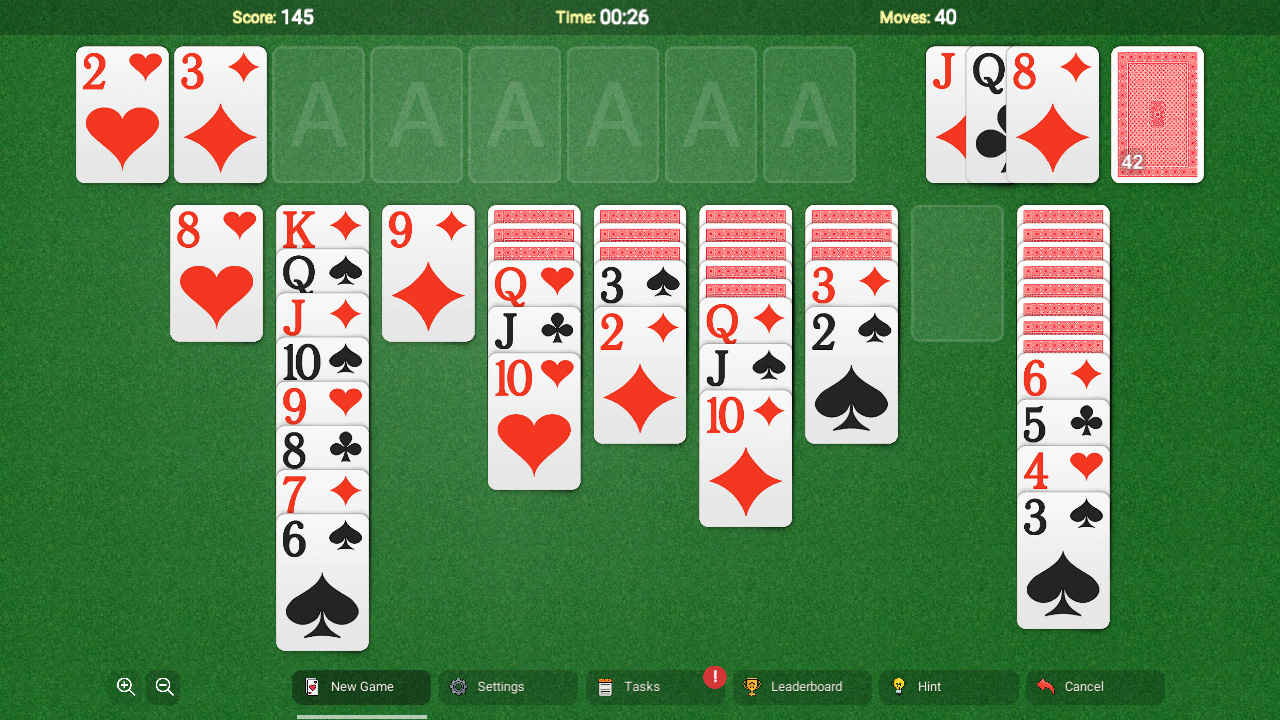Click the red Tasks notification badge
The image size is (1280, 720).
click(x=714, y=677)
